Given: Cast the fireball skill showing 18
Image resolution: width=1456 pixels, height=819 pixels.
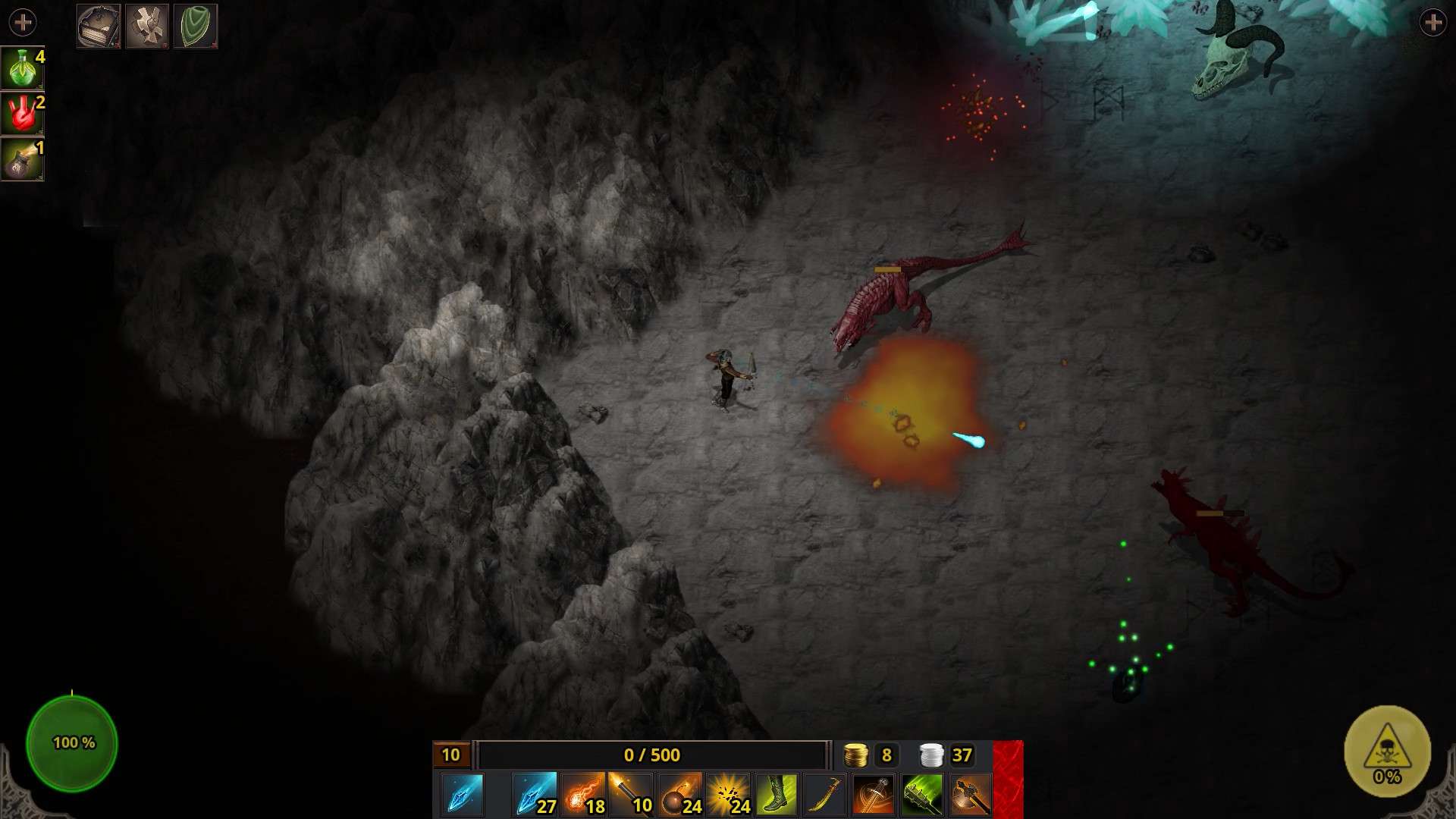Looking at the screenshot, I should 583,795.
